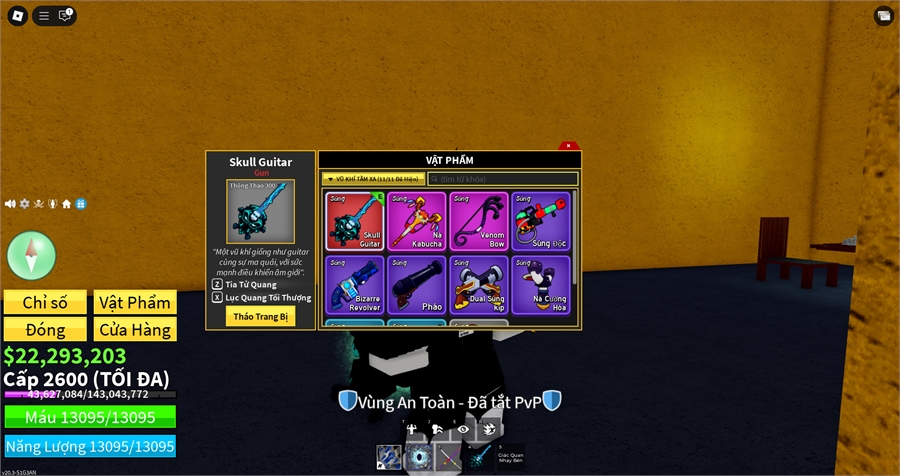Image resolution: width=900 pixels, height=476 pixels.
Task: Toggle the Vật Phẩm inventory button
Action: click(x=135, y=302)
